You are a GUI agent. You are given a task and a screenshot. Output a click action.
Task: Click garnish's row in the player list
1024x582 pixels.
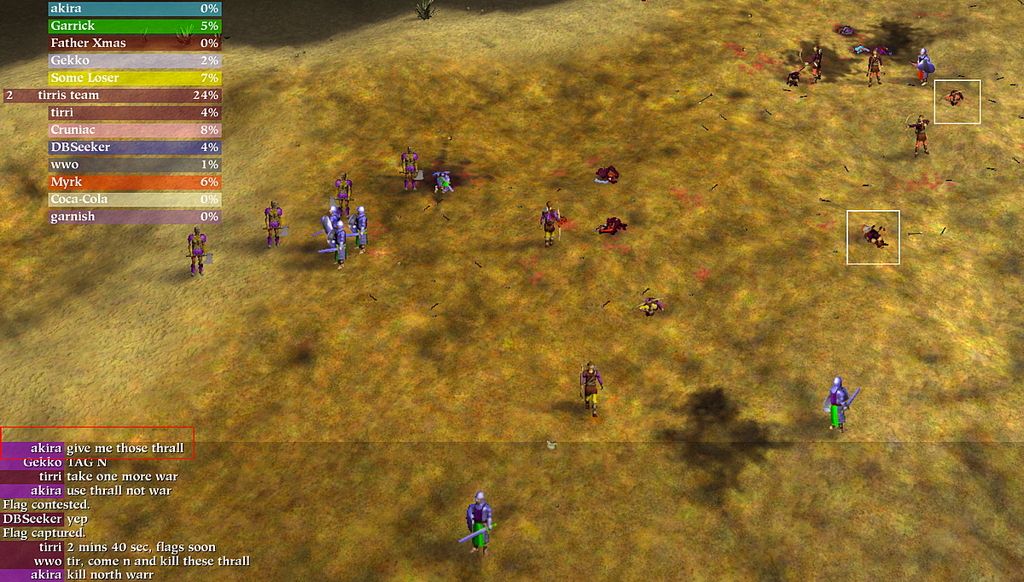coord(135,216)
